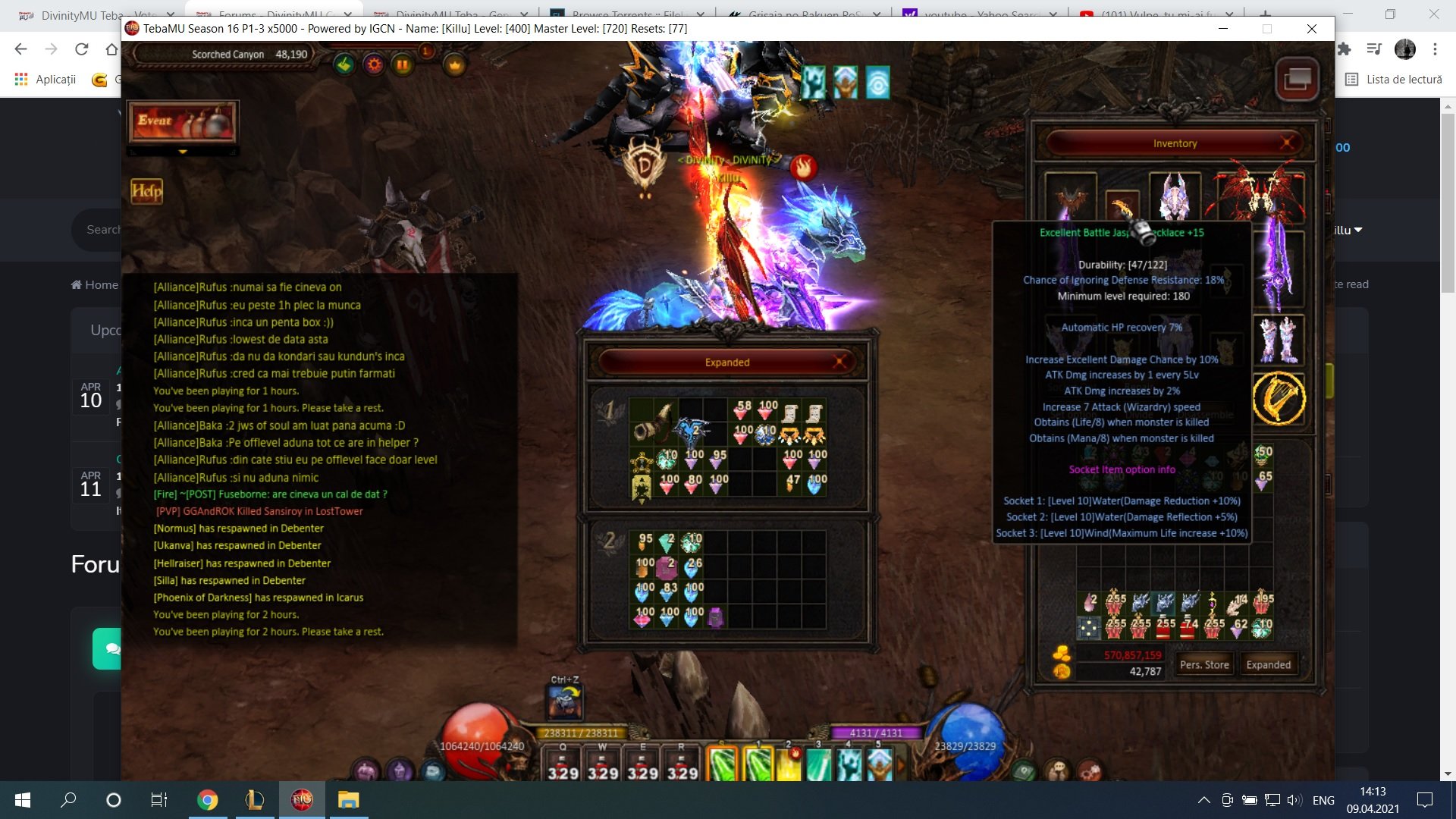Select the red wings equipment slot
The height and width of the screenshot is (819, 1456).
click(1258, 196)
